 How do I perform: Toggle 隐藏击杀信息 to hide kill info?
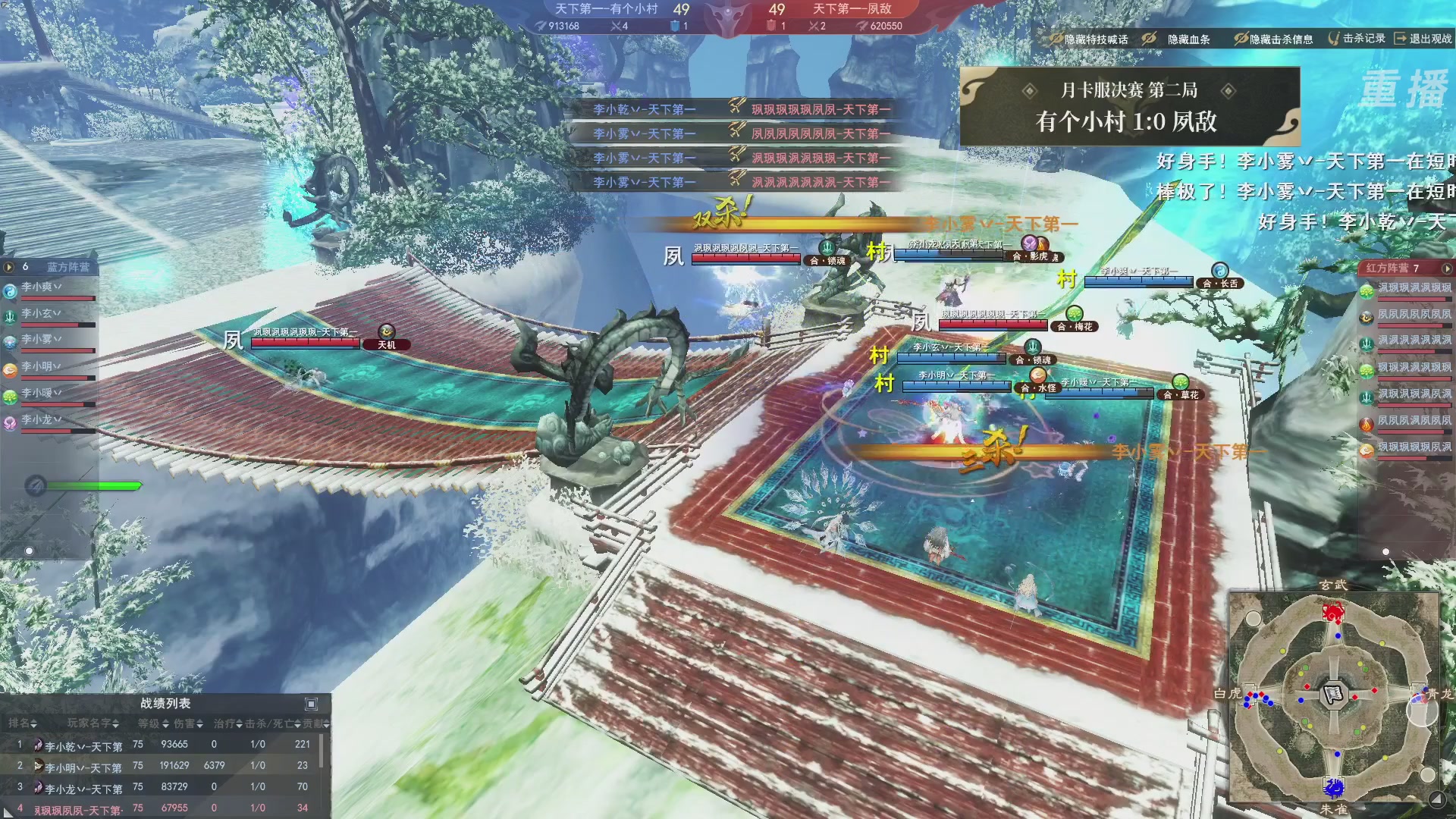coord(1273,39)
